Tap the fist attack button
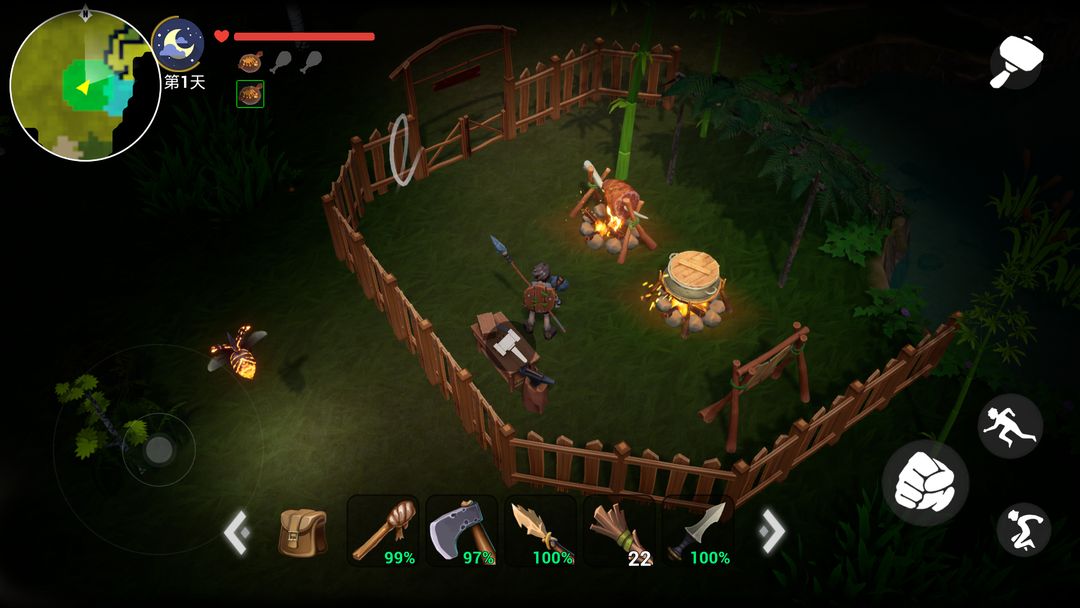 coord(925,482)
